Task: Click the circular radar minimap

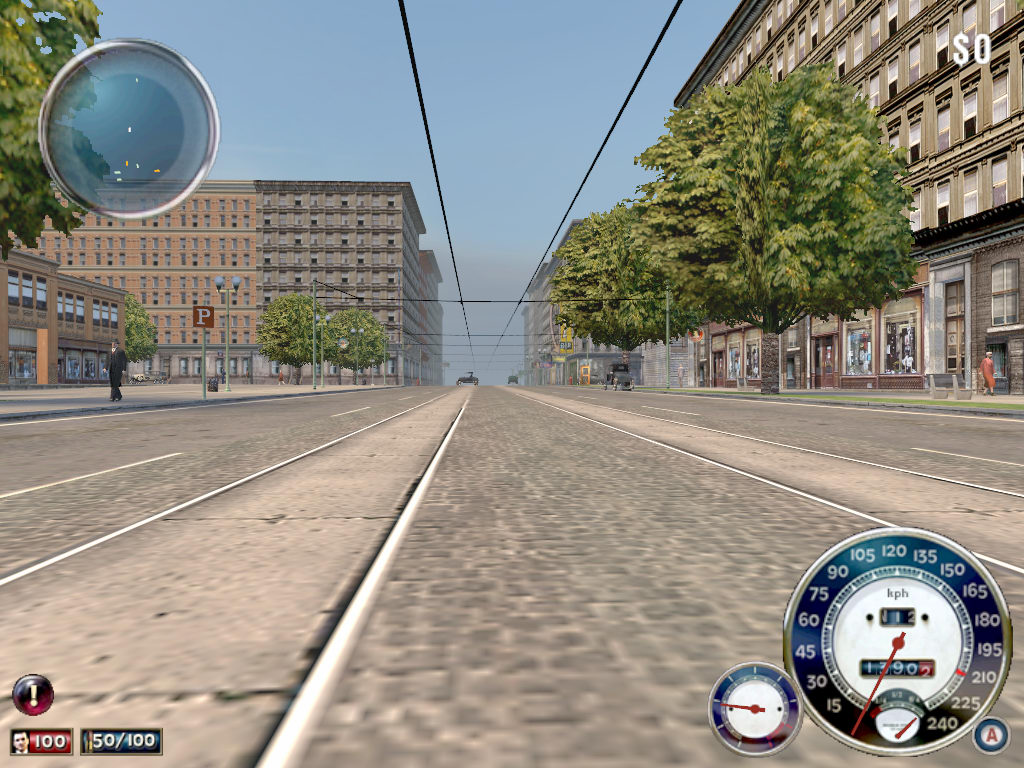Action: point(129,128)
